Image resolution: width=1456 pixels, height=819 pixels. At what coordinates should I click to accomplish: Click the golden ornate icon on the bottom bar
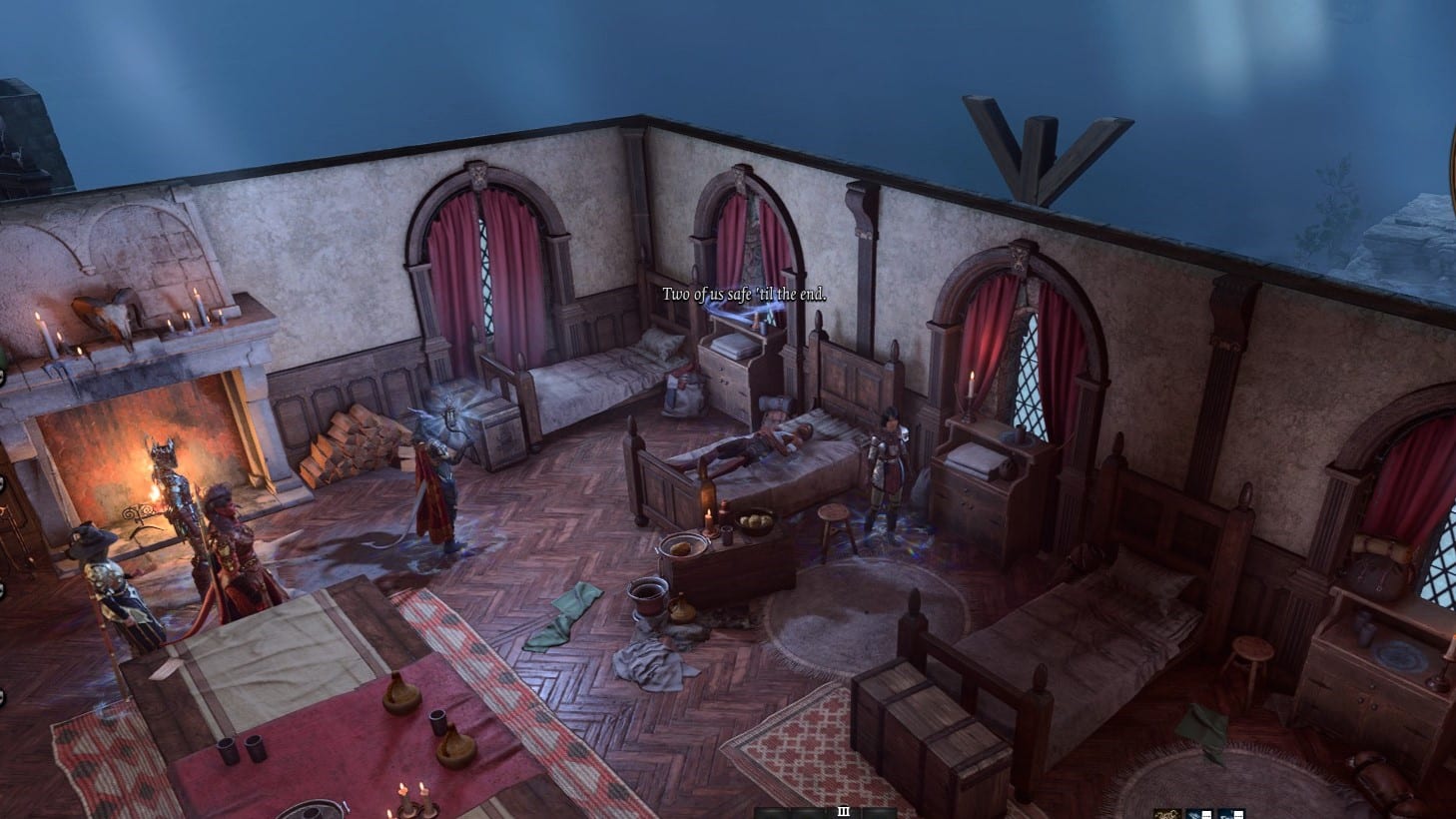pos(1167,813)
